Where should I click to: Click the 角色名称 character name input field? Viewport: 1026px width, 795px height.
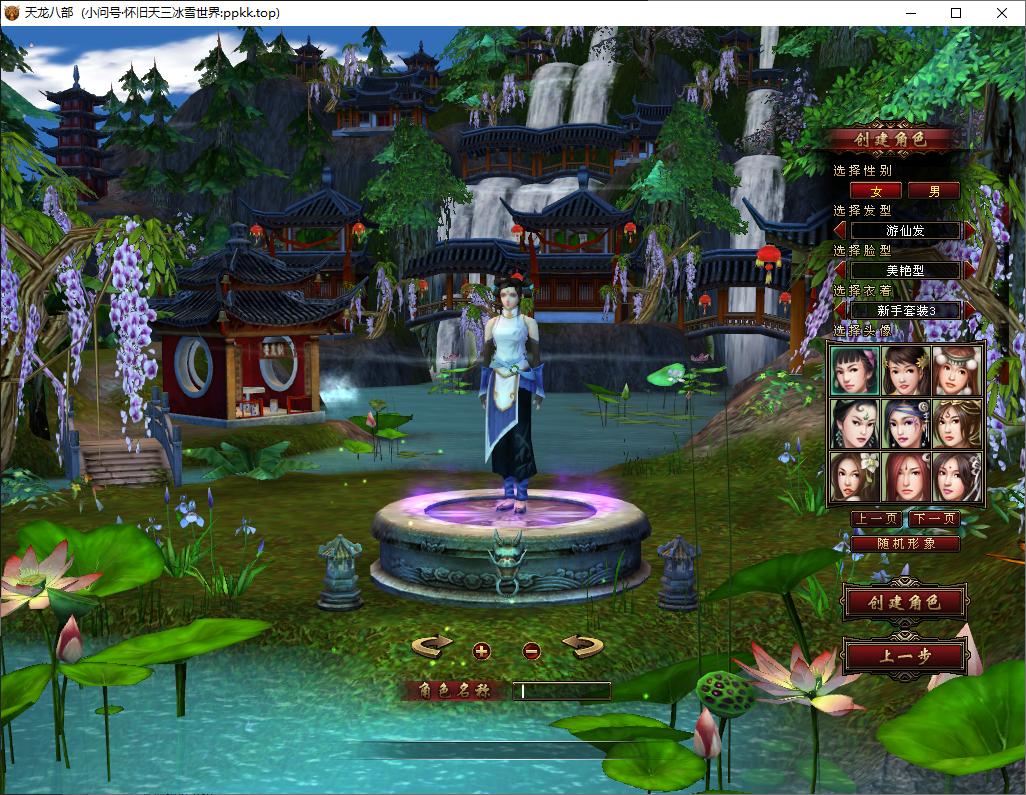point(561,691)
